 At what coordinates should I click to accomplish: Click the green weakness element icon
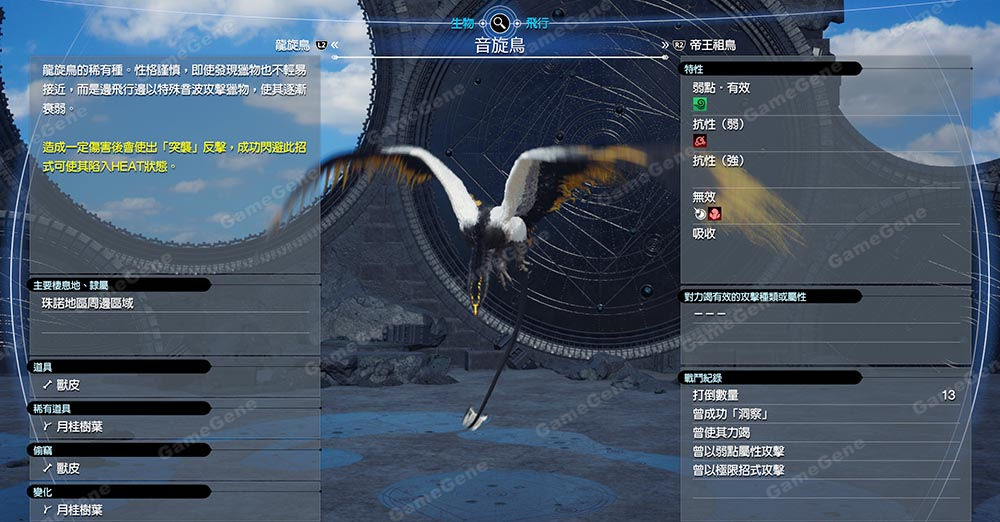699,104
